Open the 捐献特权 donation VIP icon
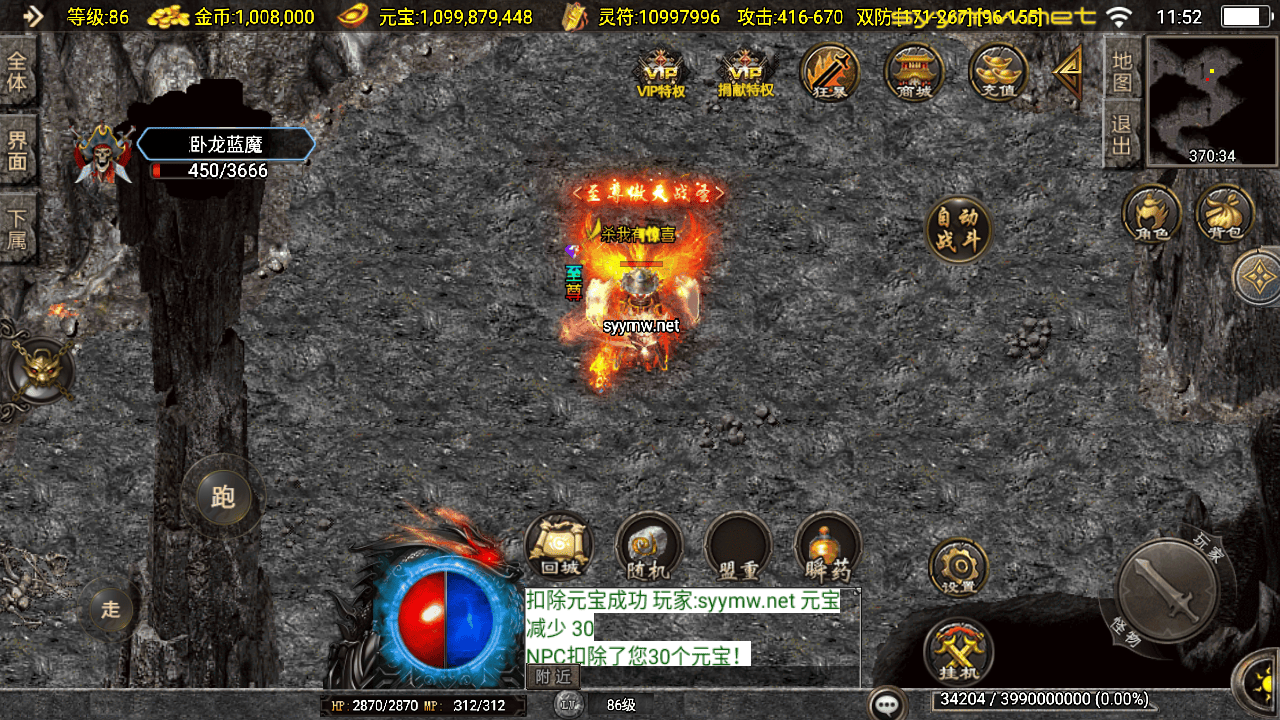Viewport: 1280px width, 720px height. tap(746, 73)
